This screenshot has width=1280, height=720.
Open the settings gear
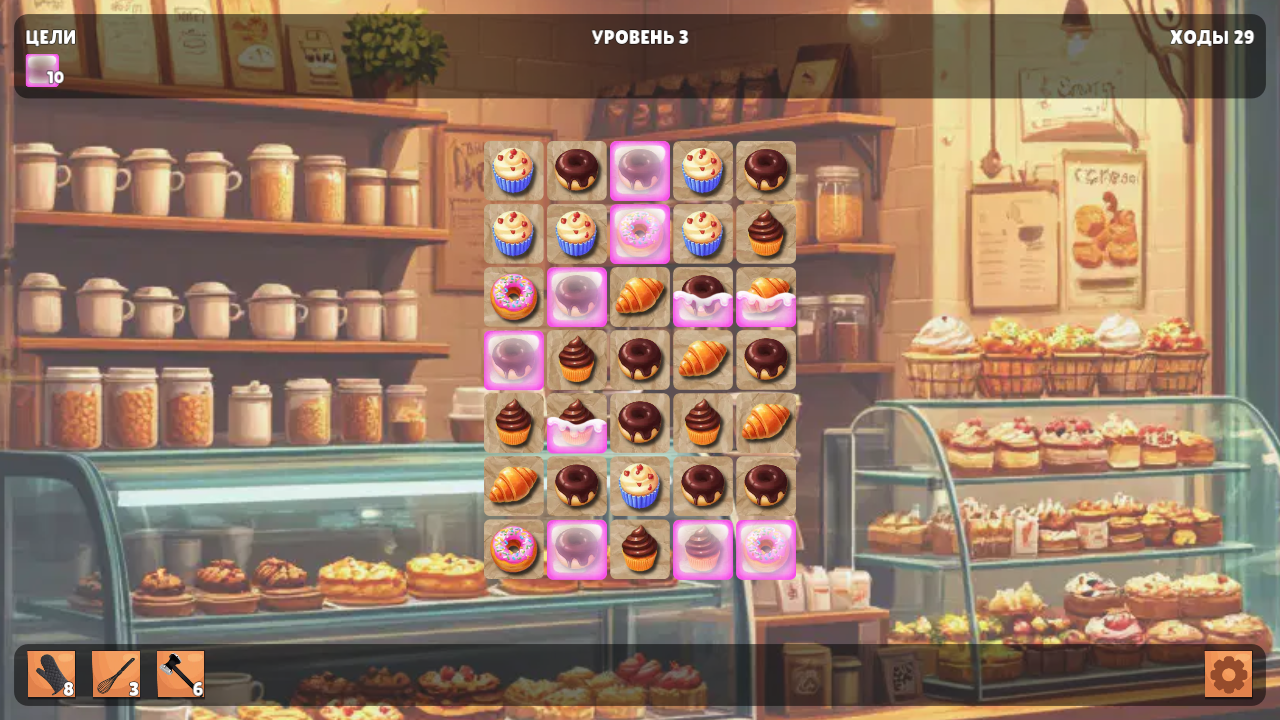click(x=1230, y=673)
